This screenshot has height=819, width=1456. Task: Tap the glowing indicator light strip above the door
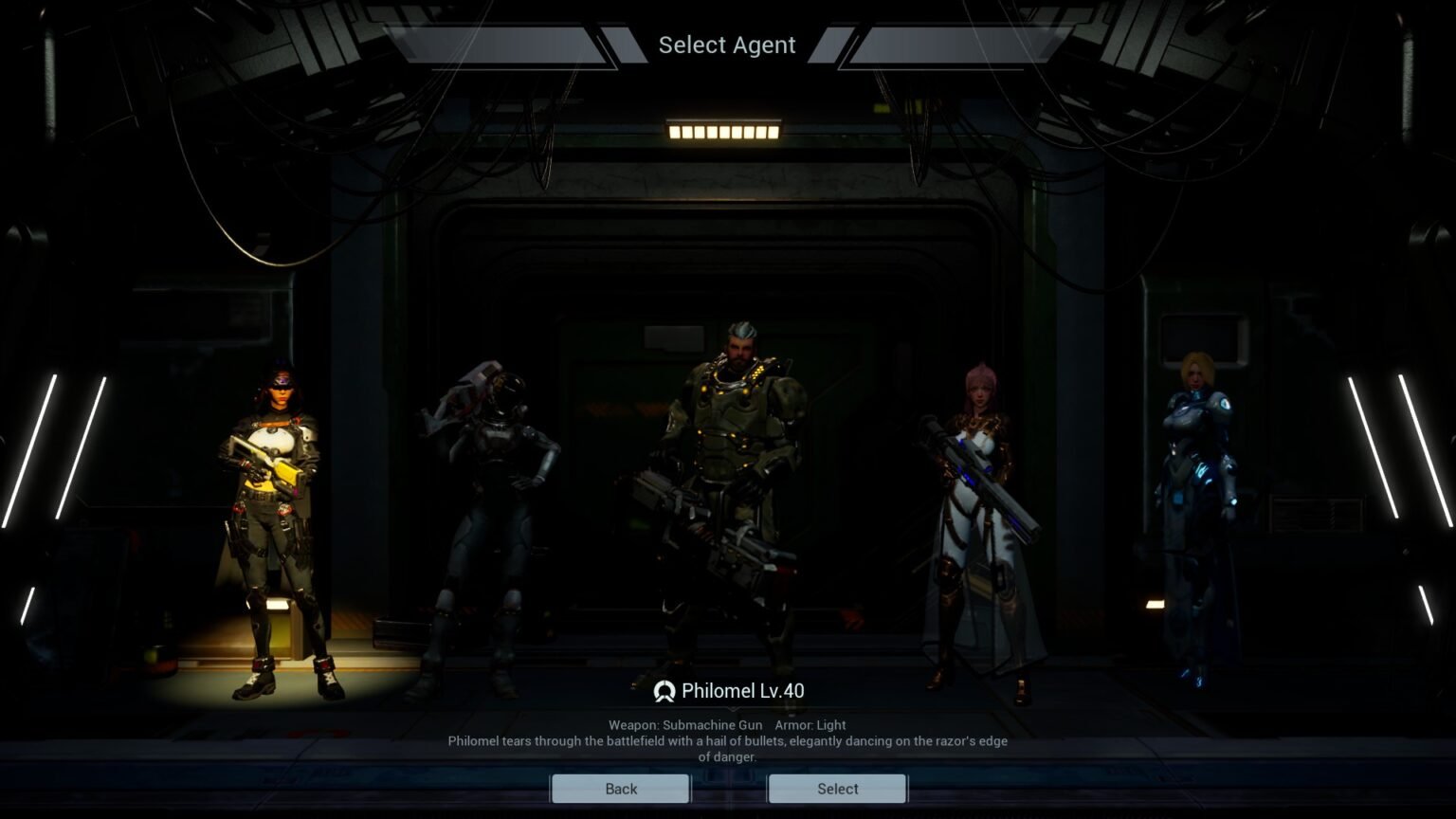point(725,133)
